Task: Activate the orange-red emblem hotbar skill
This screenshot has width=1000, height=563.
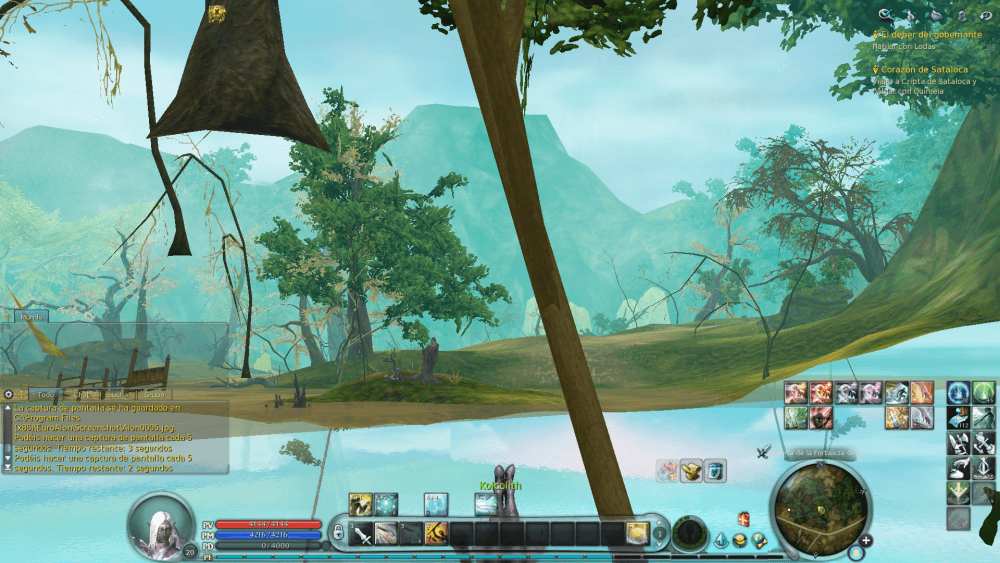Action: (x=435, y=533)
